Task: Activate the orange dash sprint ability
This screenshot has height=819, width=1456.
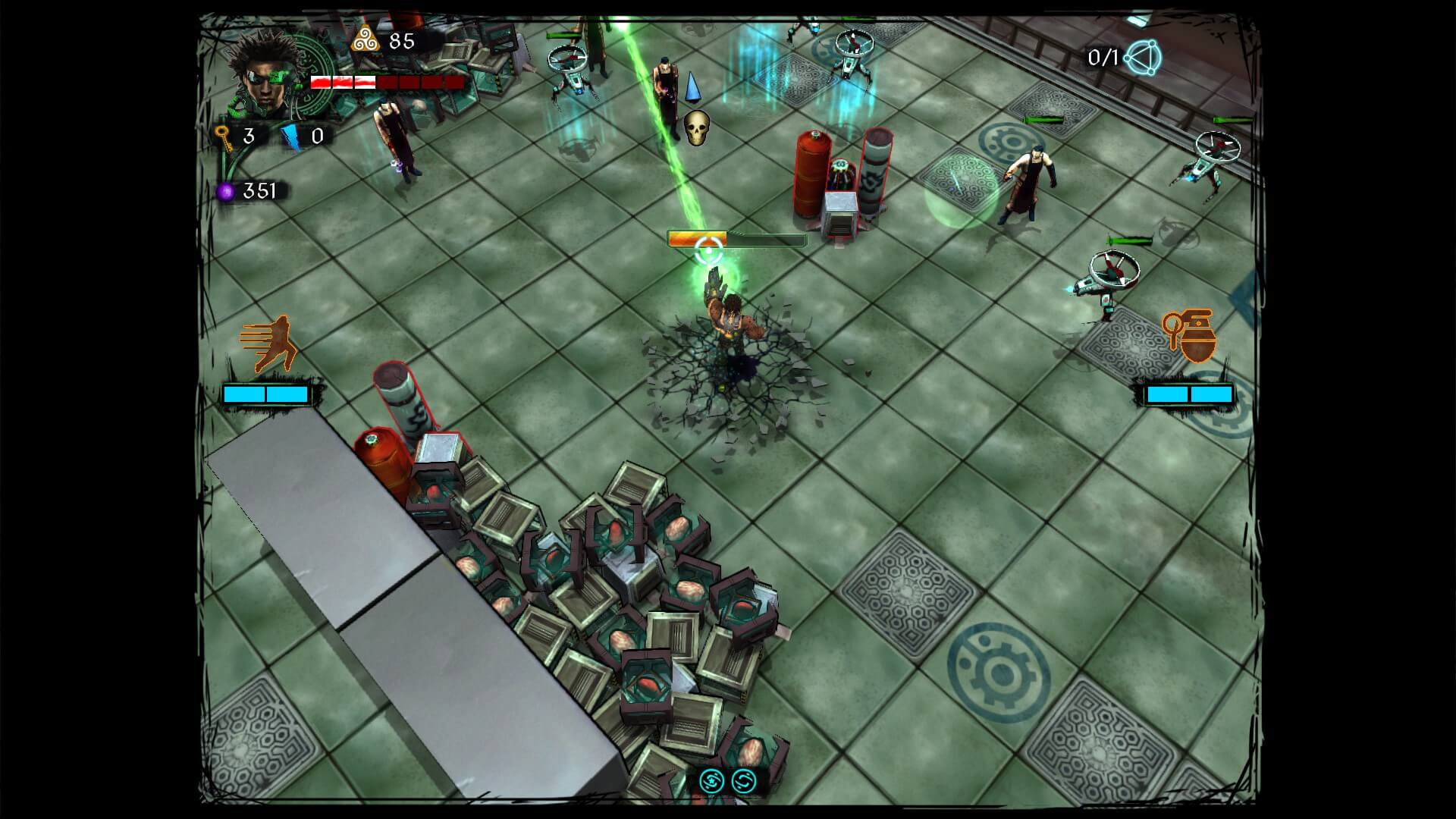Action: (x=268, y=344)
